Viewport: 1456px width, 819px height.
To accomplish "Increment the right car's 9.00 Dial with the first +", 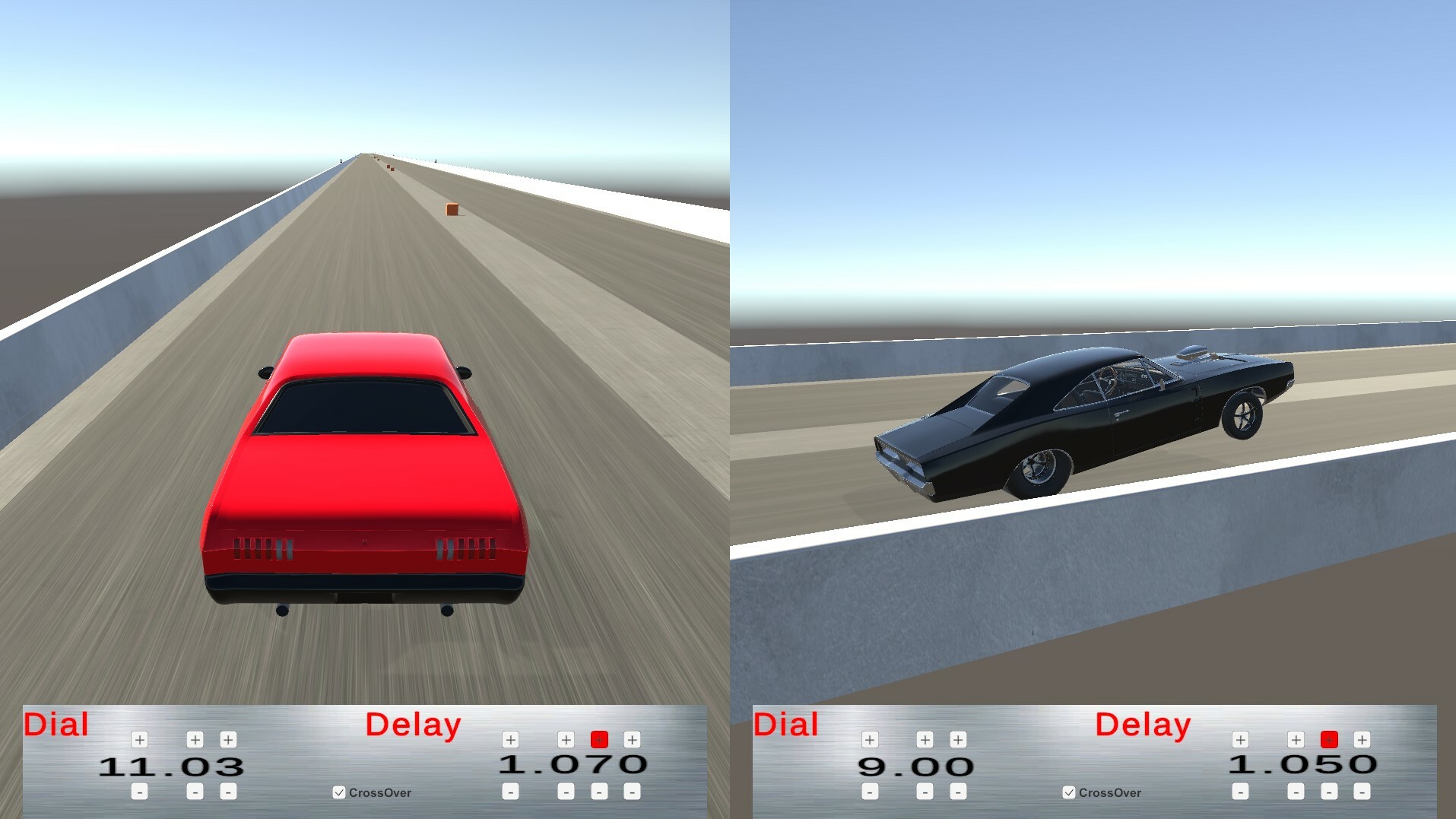I will 869,738.
